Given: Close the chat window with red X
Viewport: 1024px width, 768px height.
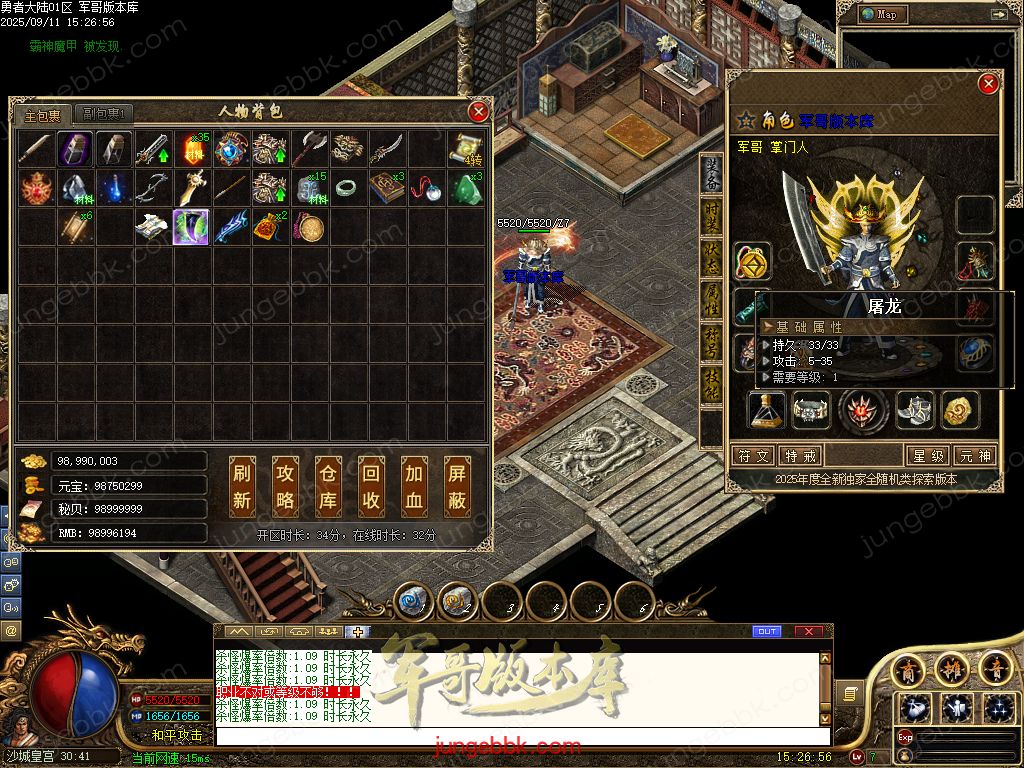Looking at the screenshot, I should click(808, 632).
